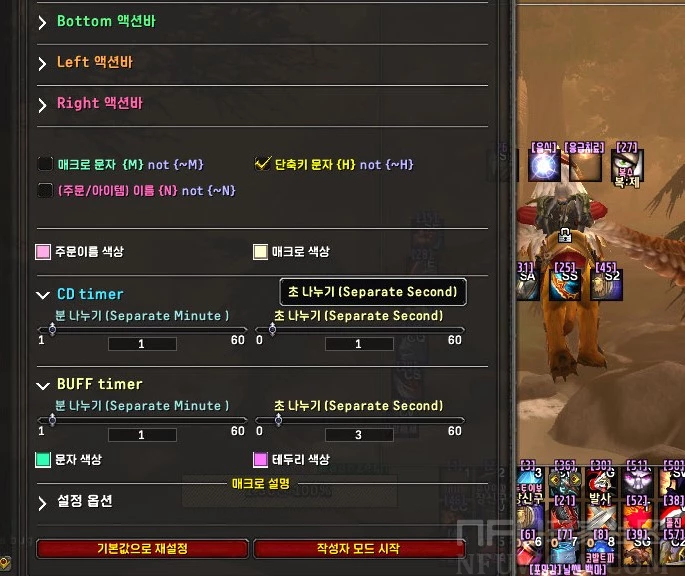Click the 기본값으로 재설정 reset button
Image resolution: width=685 pixels, height=576 pixels.
point(142,549)
